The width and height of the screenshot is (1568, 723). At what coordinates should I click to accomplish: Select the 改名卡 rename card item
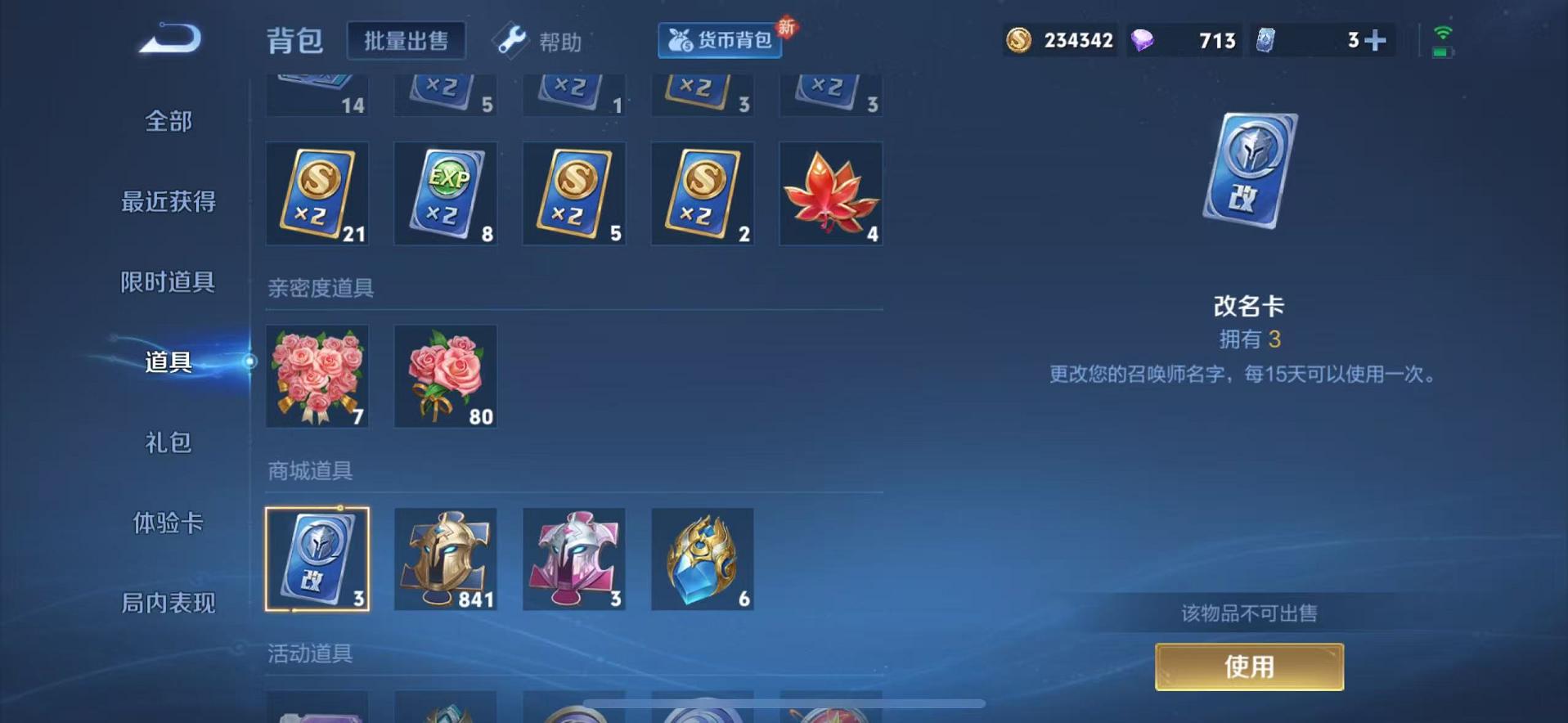pyautogui.click(x=317, y=559)
